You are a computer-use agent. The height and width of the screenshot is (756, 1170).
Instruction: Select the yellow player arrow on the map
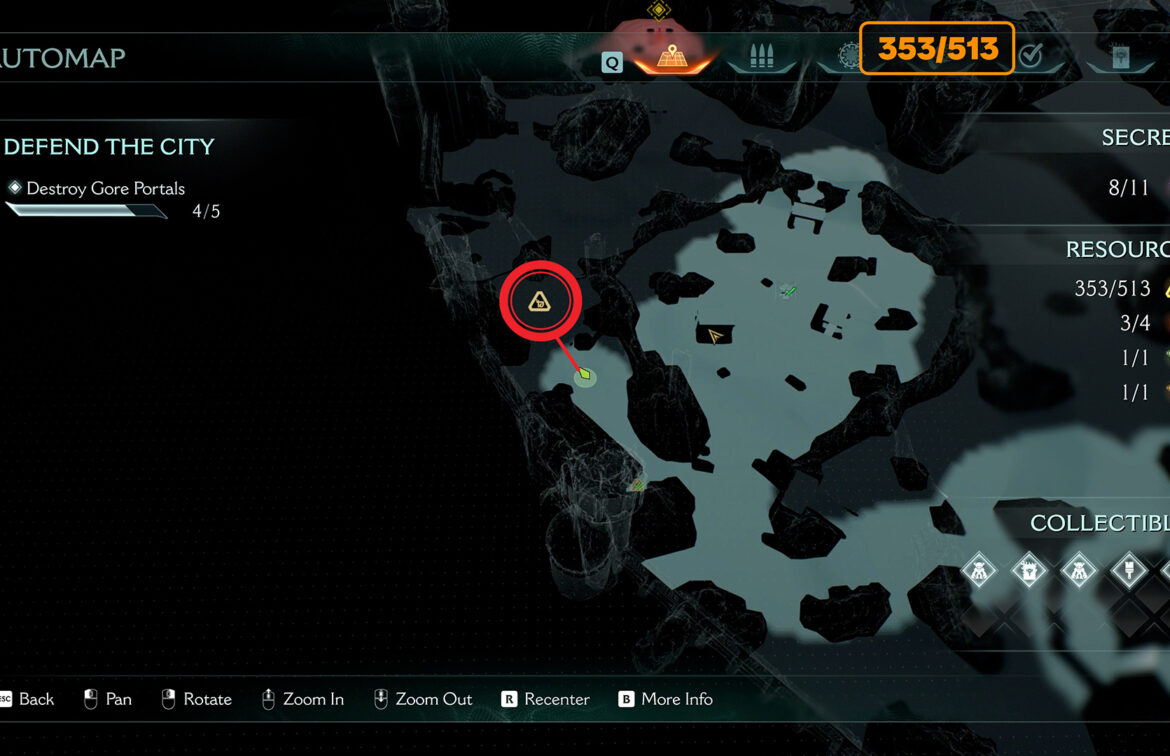click(x=714, y=336)
